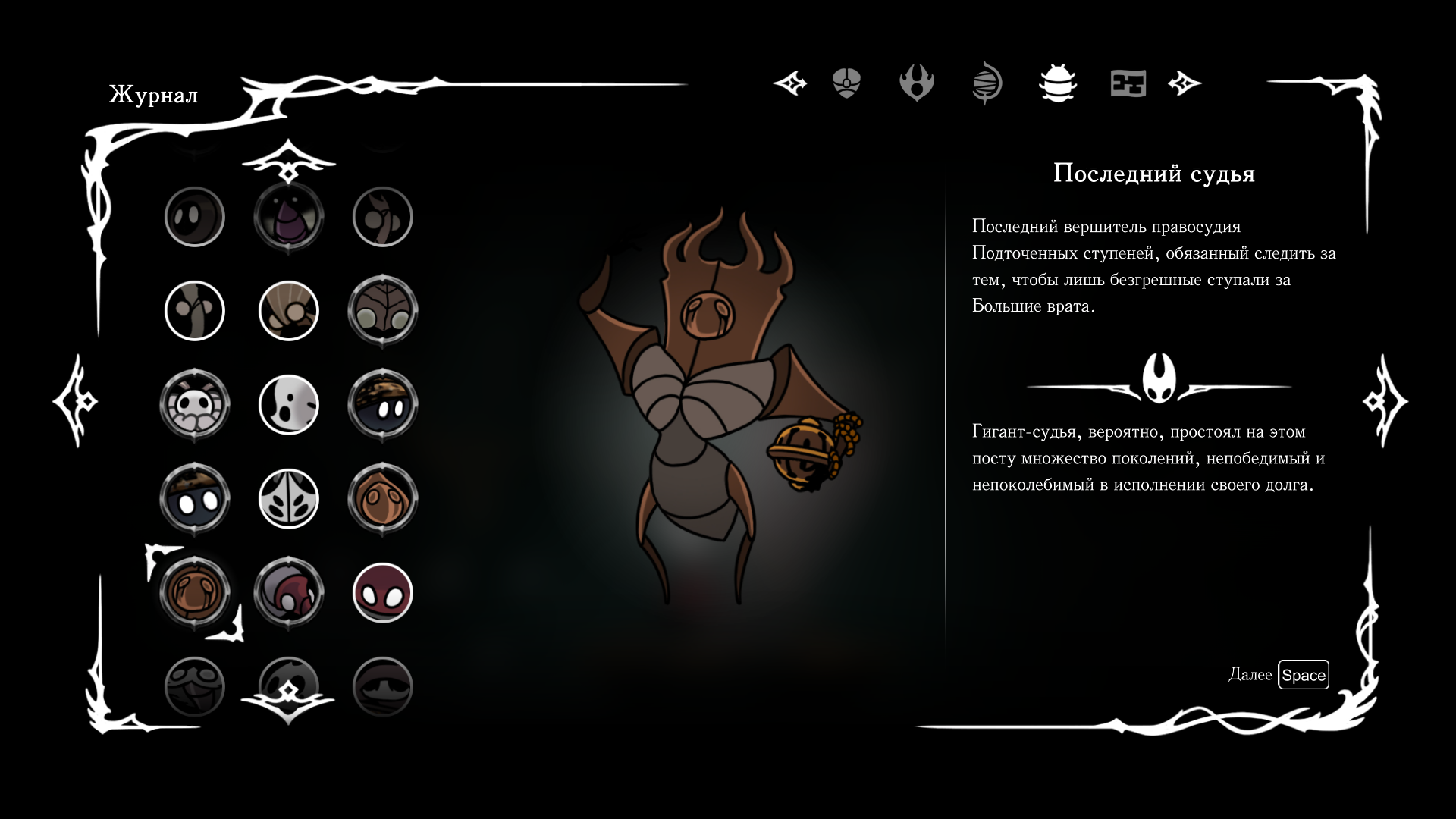
Task: Go to the next pane with right-edge arrow
Action: 1385,400
